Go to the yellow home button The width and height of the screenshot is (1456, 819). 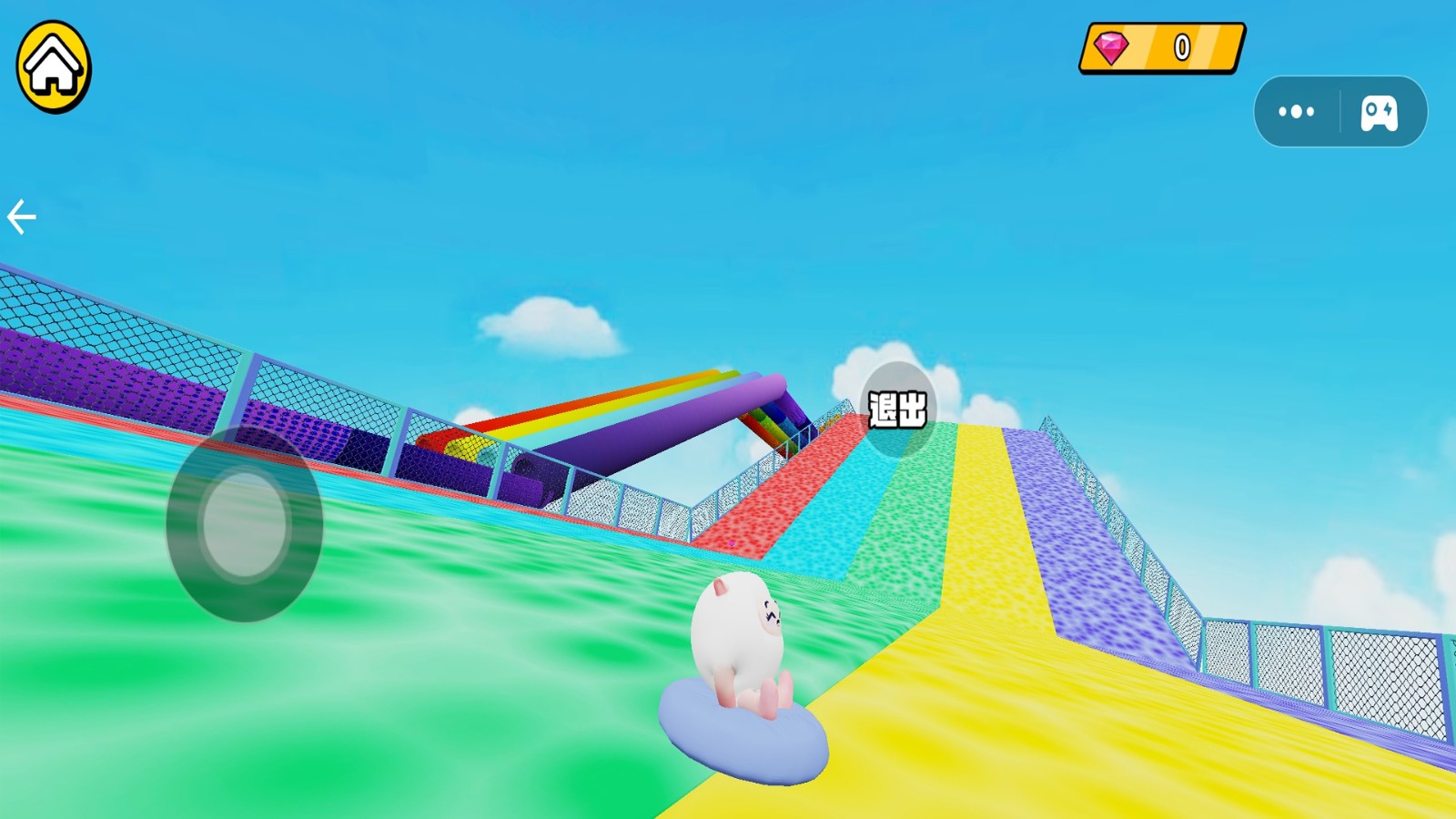(x=54, y=67)
